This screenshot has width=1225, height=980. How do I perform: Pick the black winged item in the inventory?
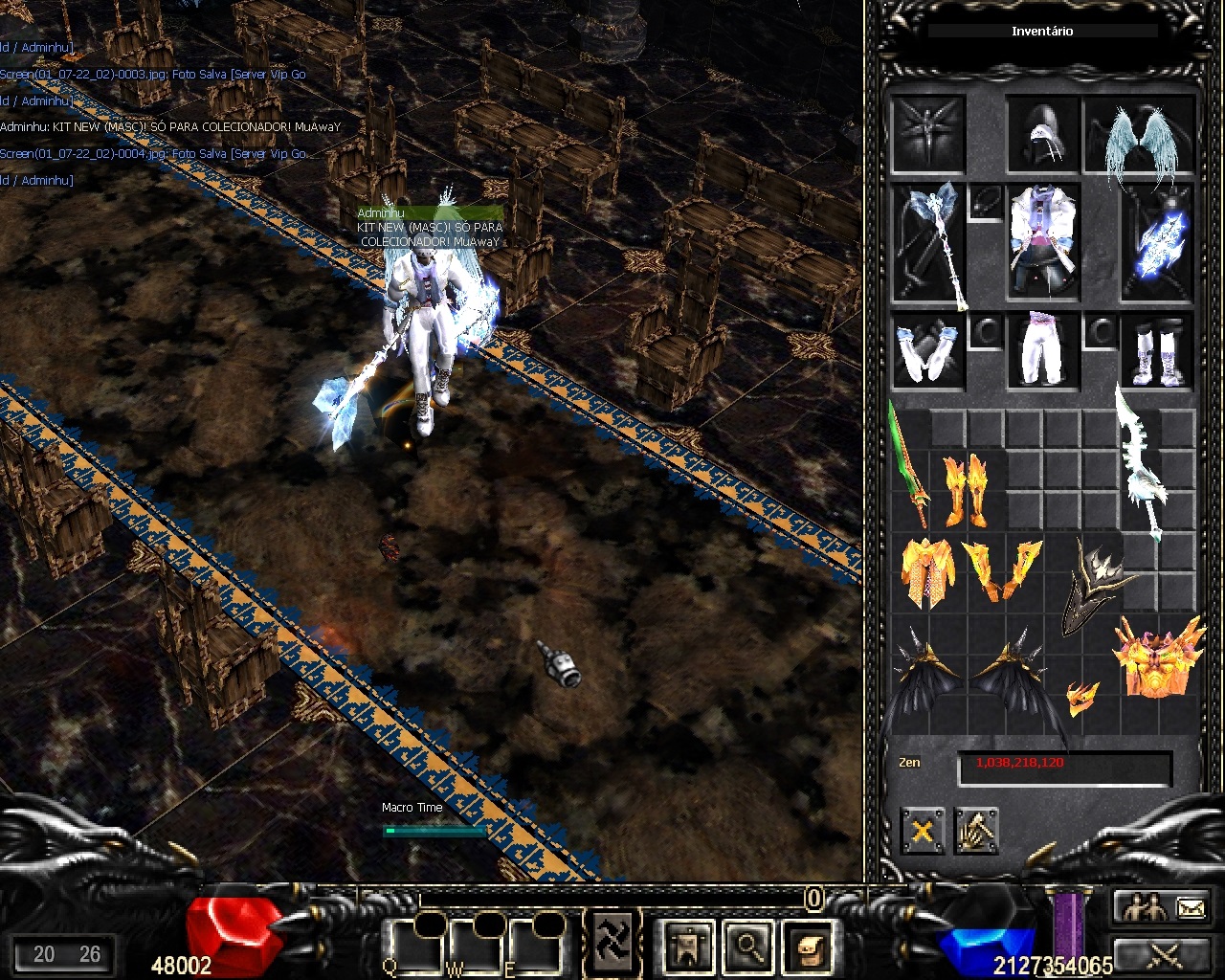tap(969, 675)
